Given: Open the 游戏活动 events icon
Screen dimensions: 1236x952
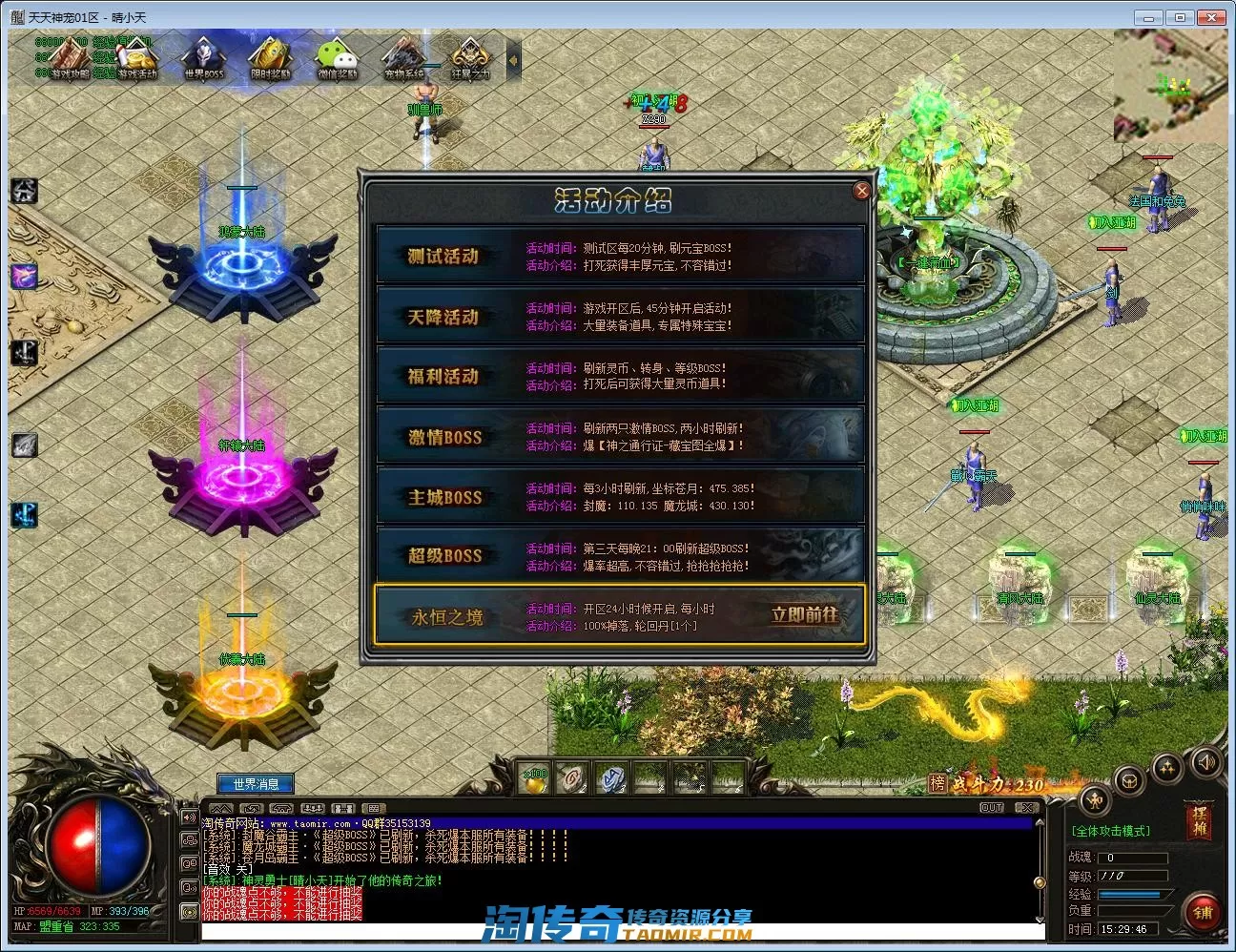Looking at the screenshot, I should pos(135,59).
